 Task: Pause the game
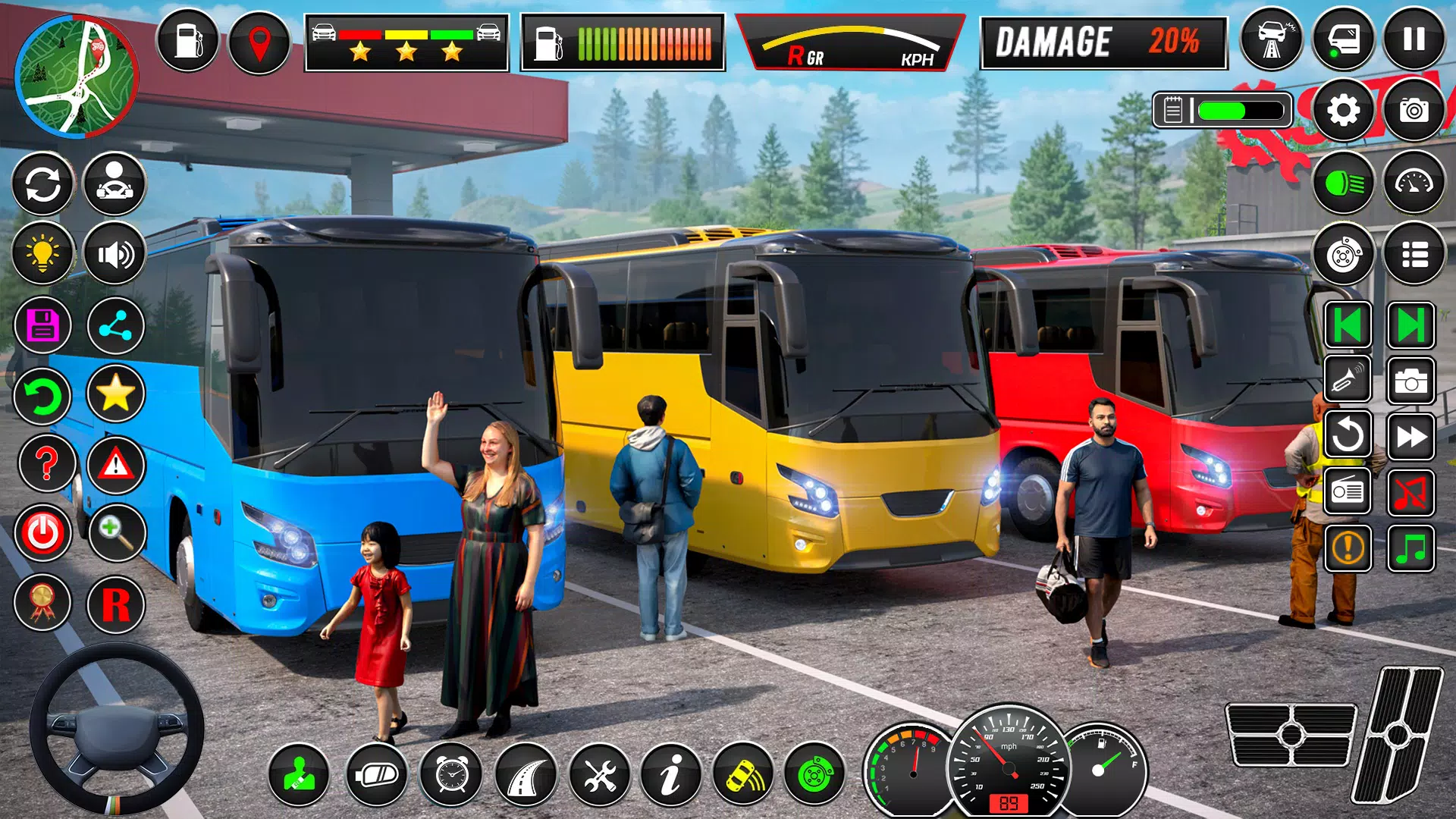1414,39
